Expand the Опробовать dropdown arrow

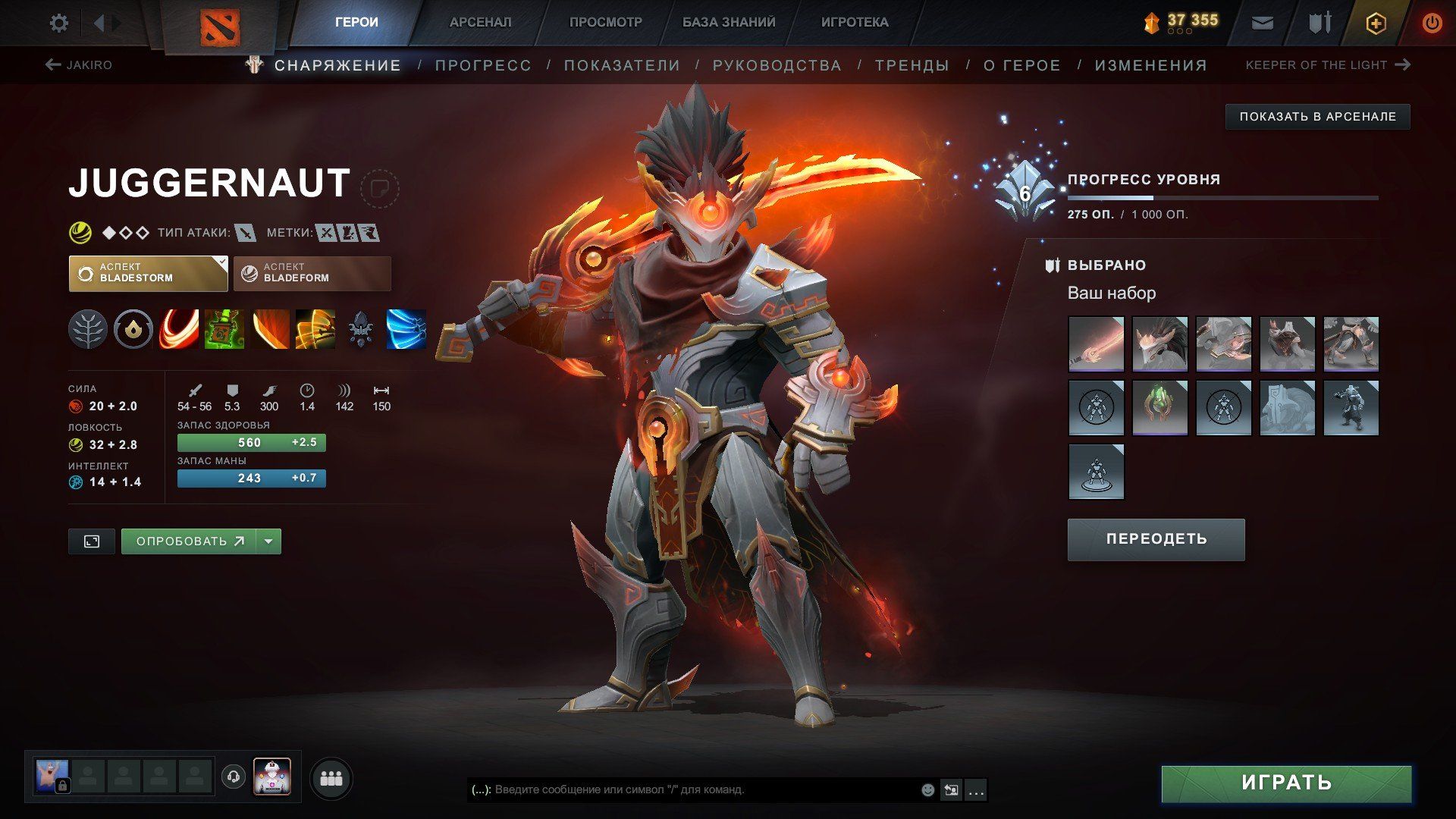pos(268,541)
